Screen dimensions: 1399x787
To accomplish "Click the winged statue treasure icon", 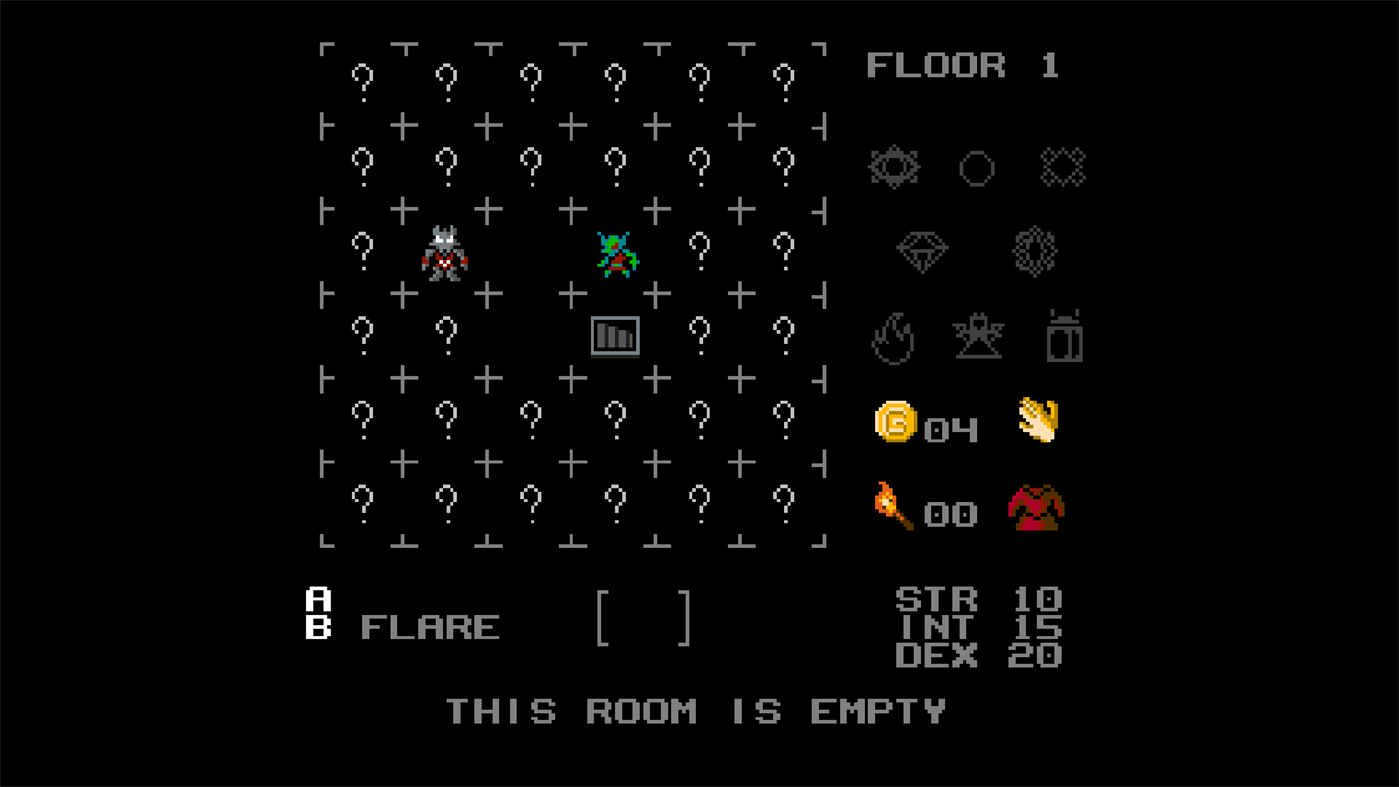I will 979,338.
